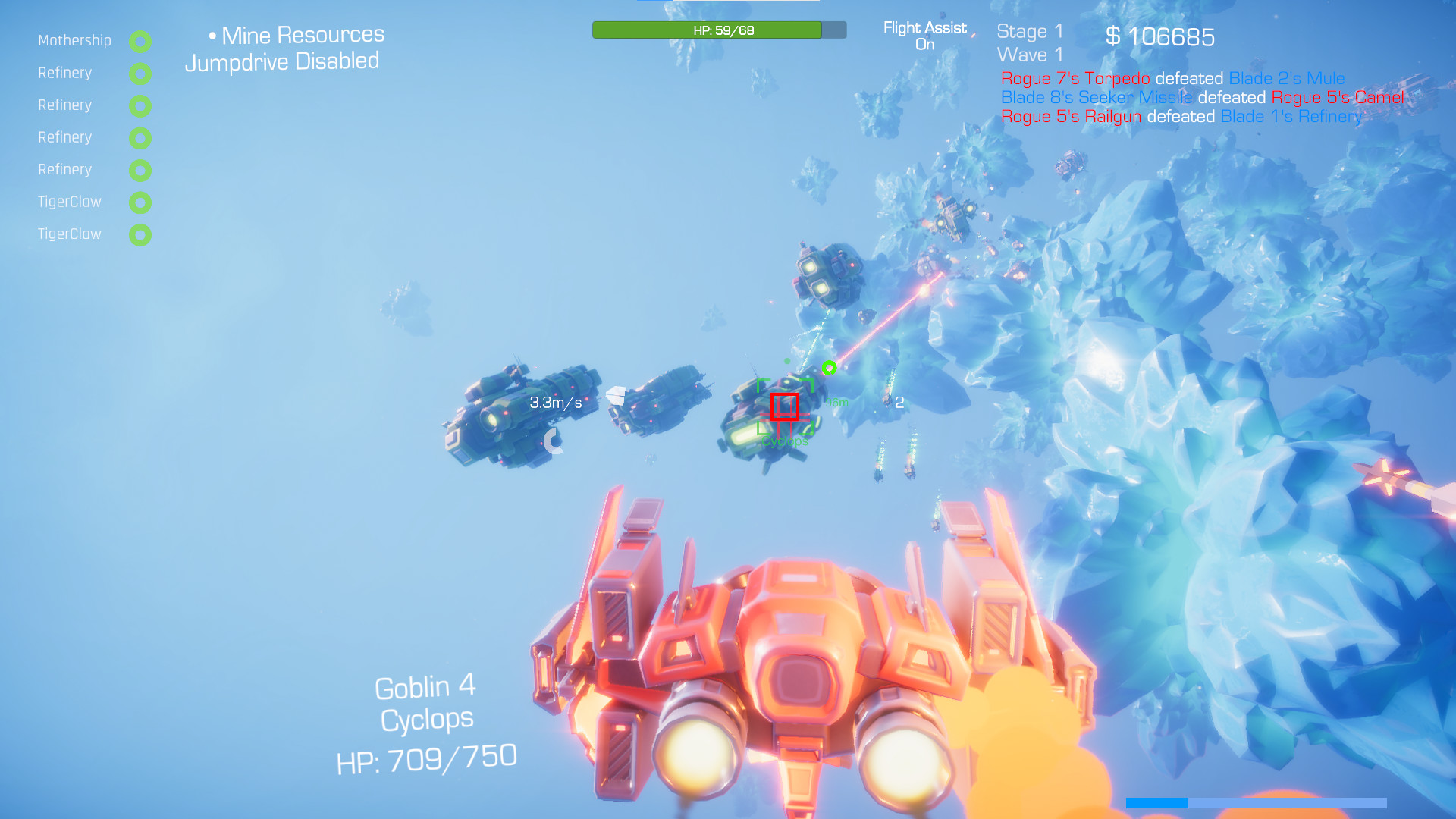
Task: Click the $106685 credits display
Action: (1160, 36)
